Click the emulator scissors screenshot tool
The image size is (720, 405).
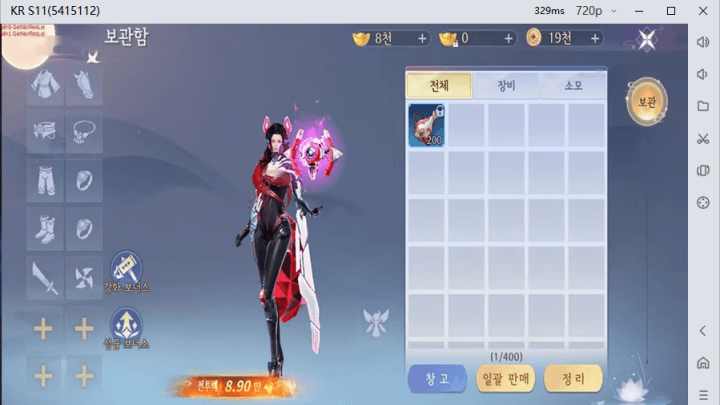click(x=702, y=137)
